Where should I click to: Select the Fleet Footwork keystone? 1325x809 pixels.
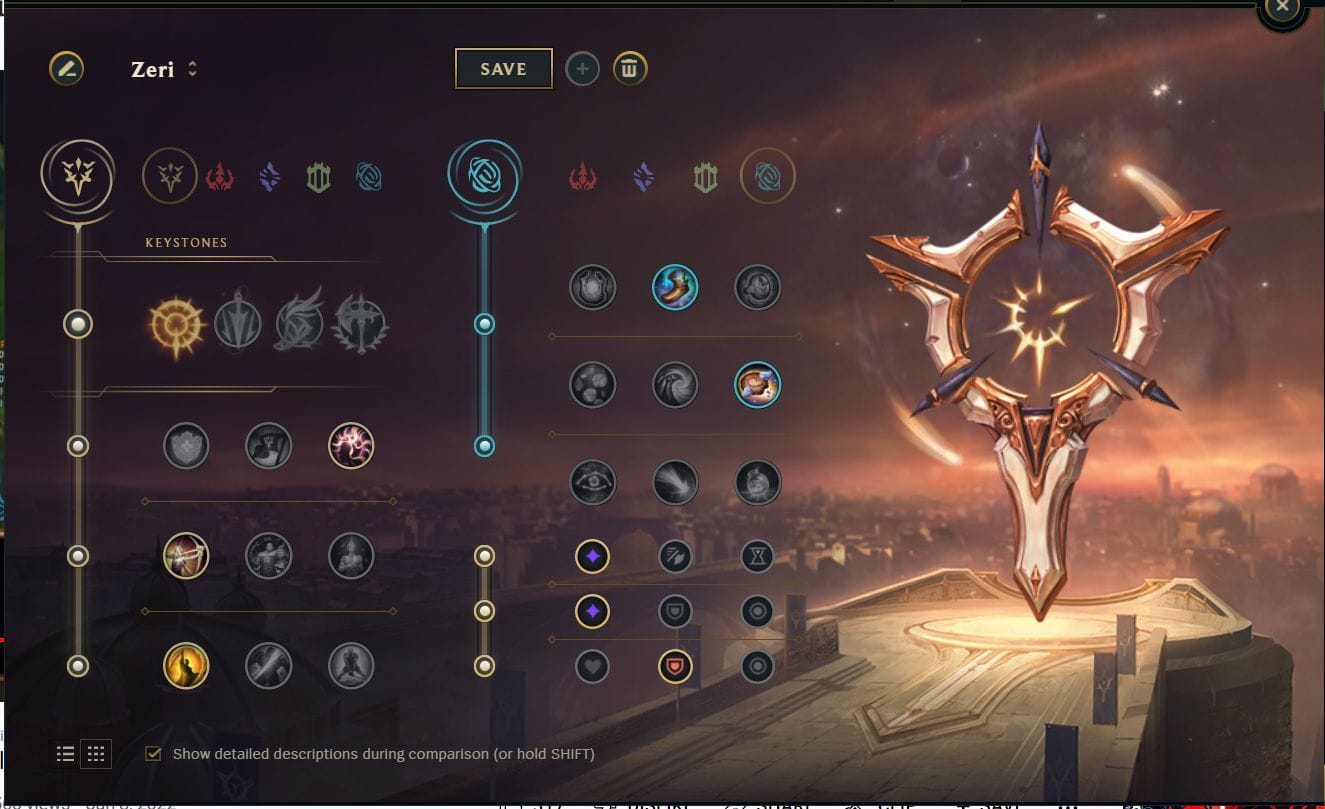coord(300,322)
